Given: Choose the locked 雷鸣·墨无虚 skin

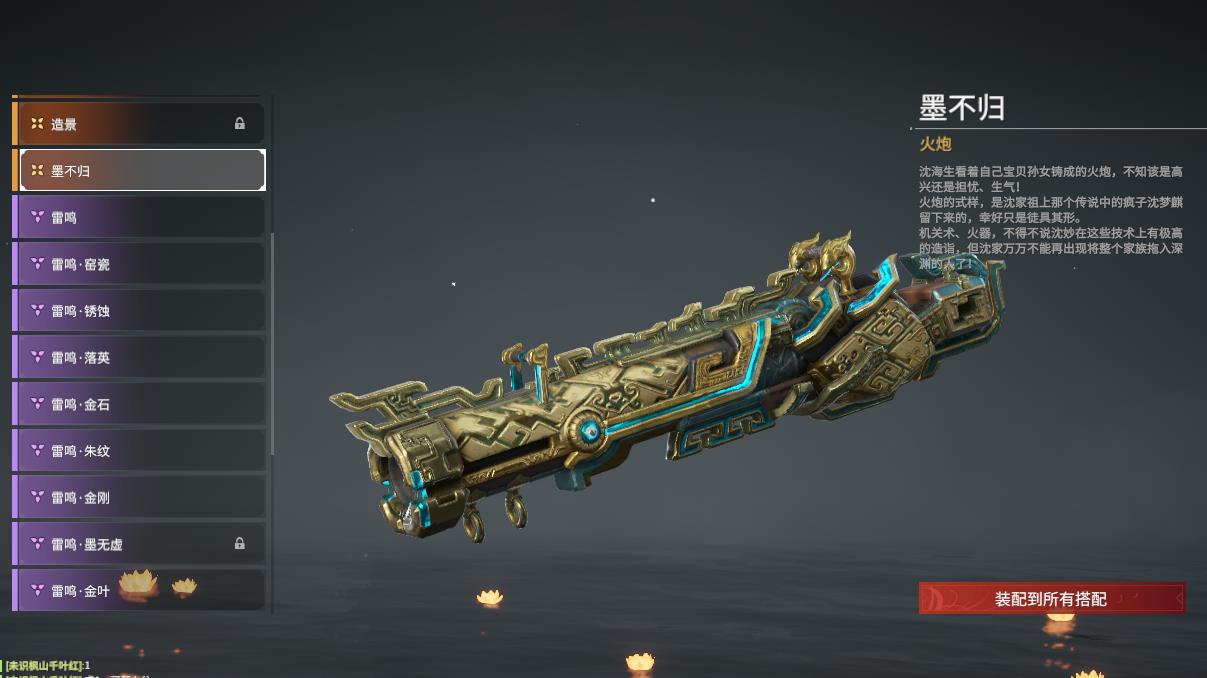Looking at the screenshot, I should click(140, 544).
